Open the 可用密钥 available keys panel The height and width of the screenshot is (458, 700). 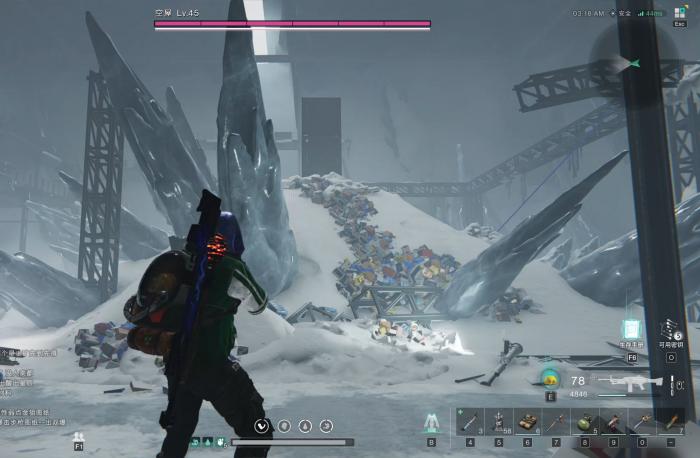pyautogui.click(x=672, y=330)
